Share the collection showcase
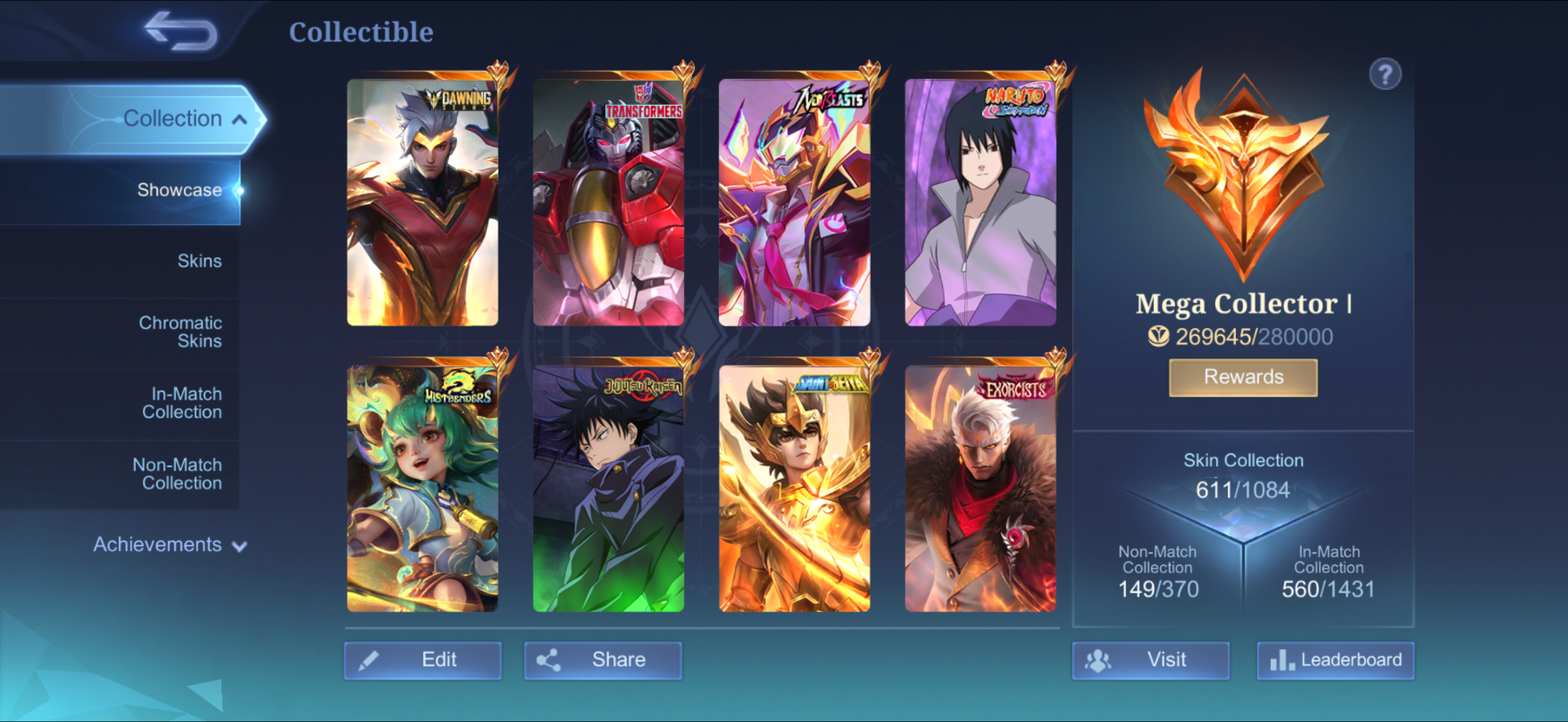Viewport: 1568px width, 722px height. (x=602, y=660)
